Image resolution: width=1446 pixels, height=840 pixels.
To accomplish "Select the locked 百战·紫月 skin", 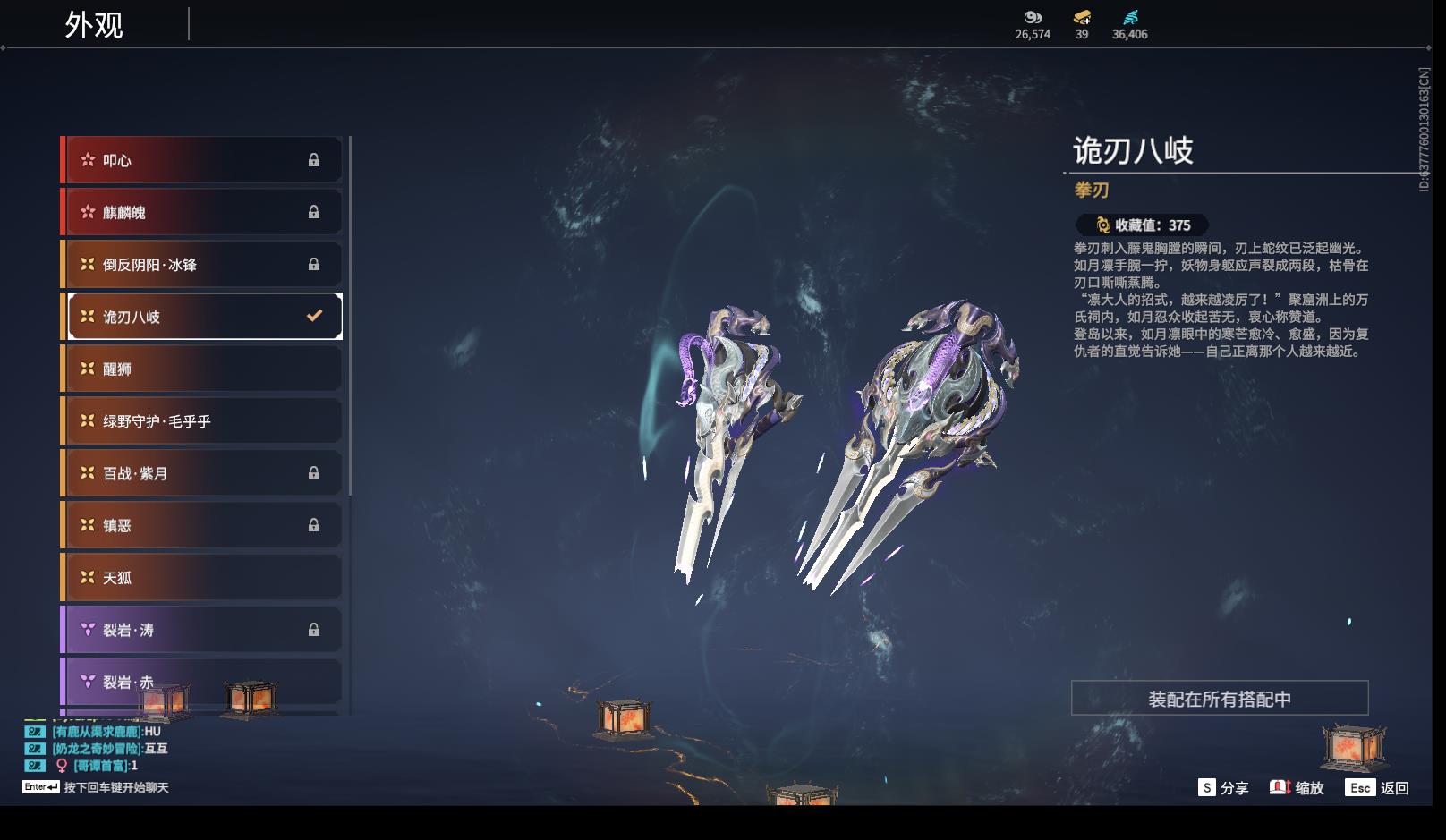I will pos(201,473).
